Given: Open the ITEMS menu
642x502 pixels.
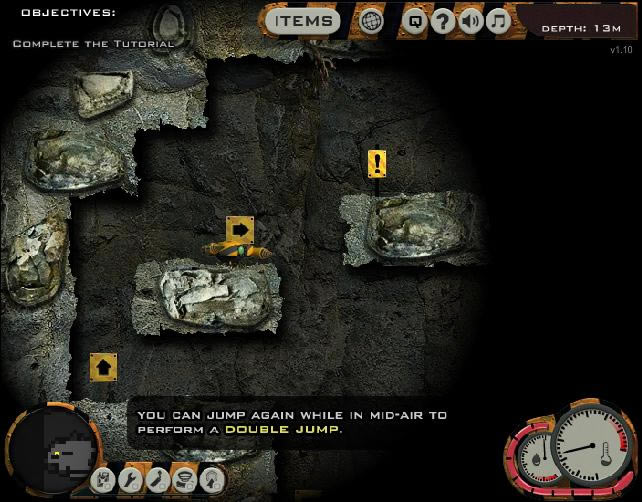Looking at the screenshot, I should point(303,20).
